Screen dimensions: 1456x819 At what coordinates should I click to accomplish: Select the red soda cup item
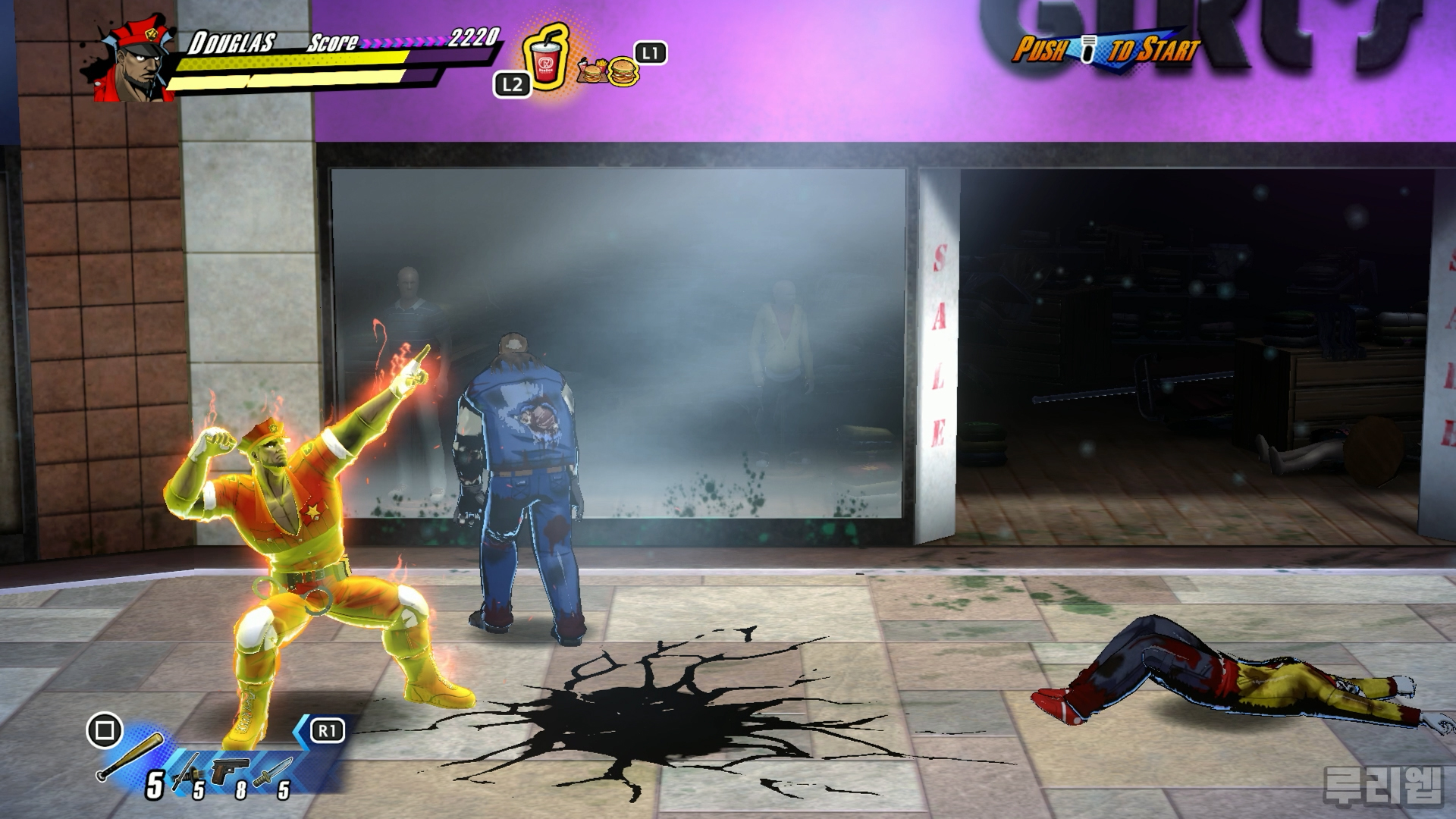click(x=545, y=61)
